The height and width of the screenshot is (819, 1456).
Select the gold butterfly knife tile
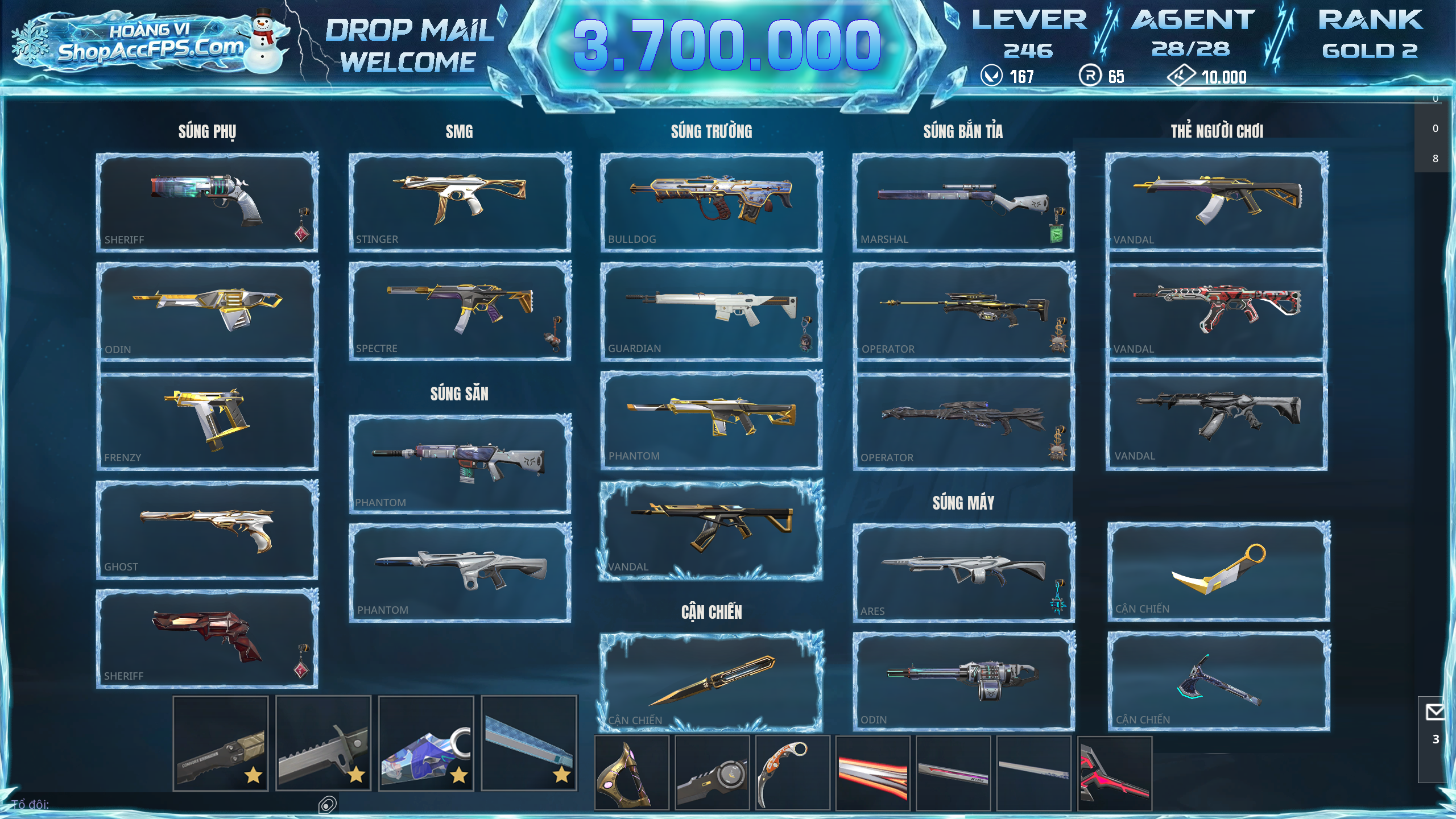711,681
